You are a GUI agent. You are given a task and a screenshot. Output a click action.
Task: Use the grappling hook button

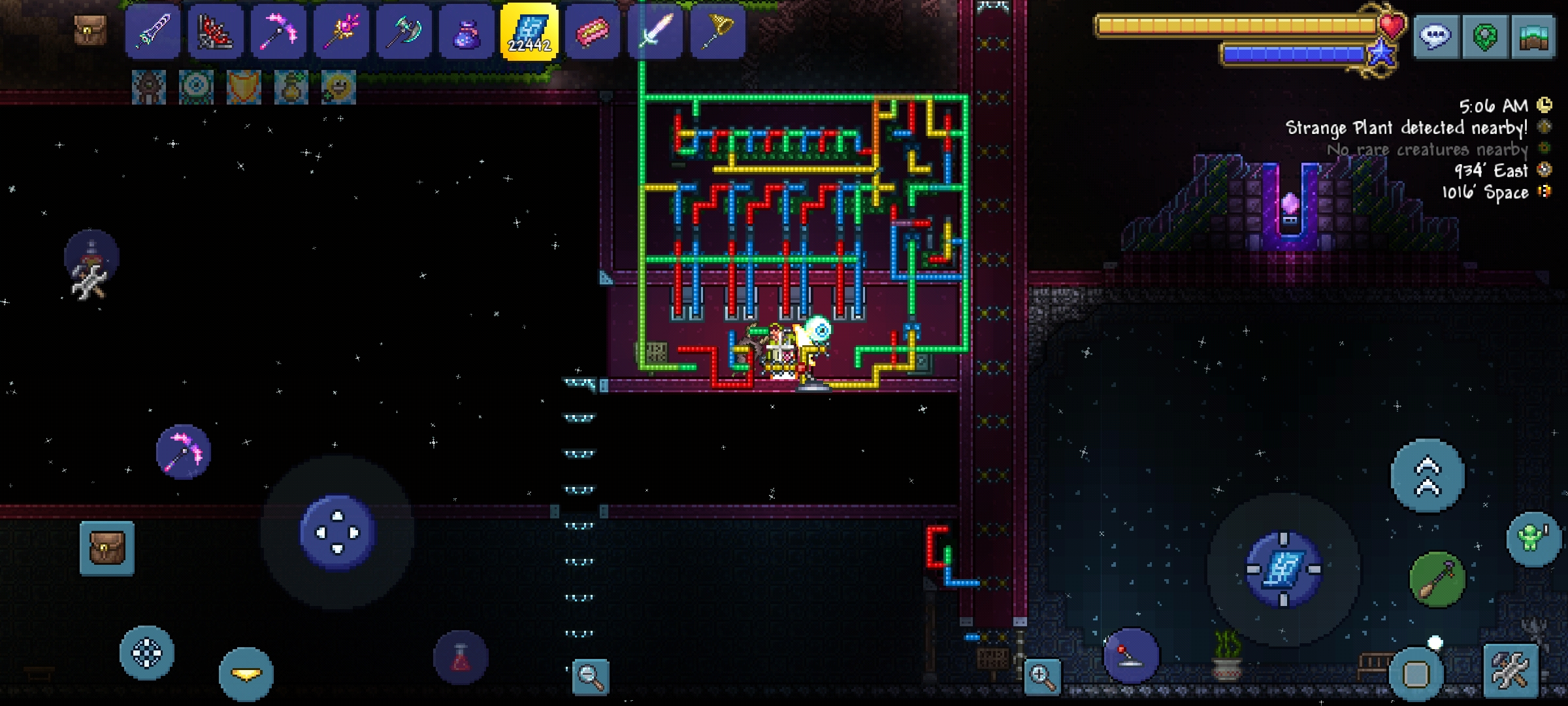1437,579
